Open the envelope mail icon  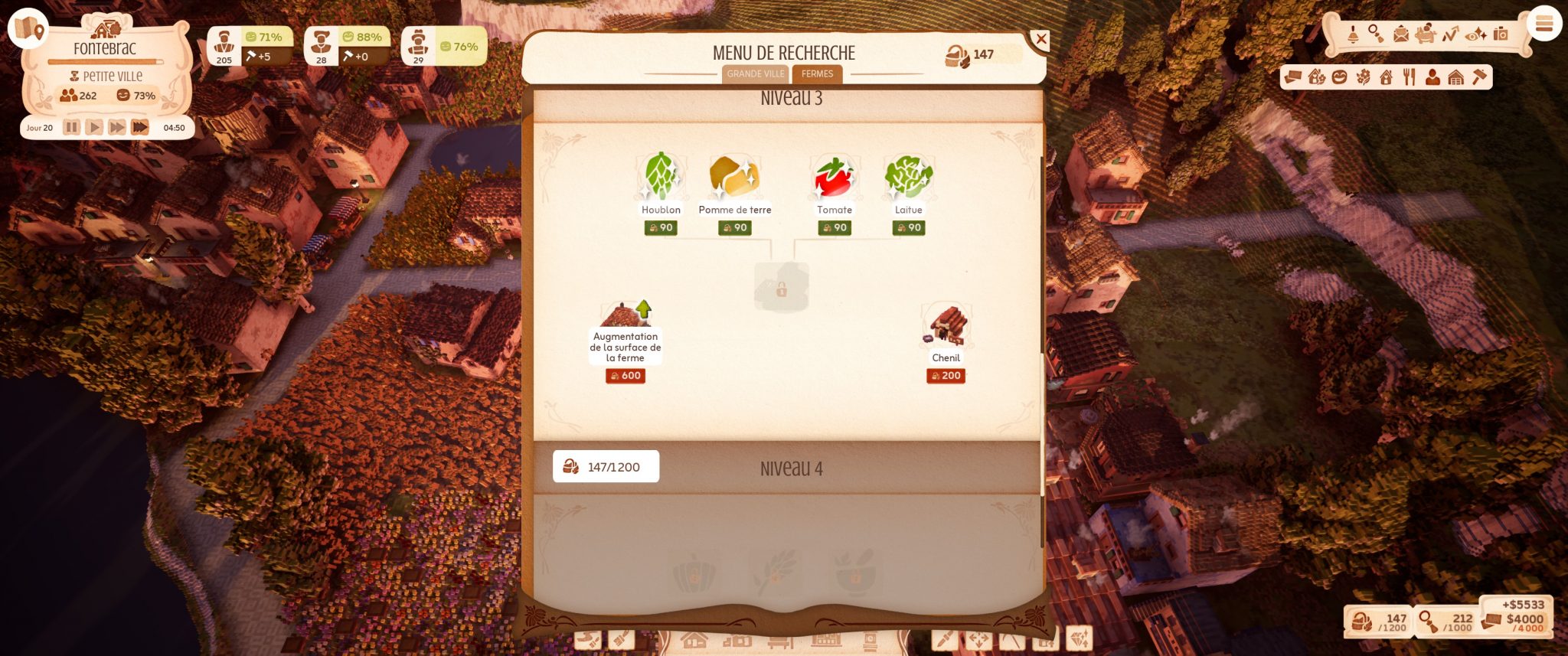tap(1400, 34)
